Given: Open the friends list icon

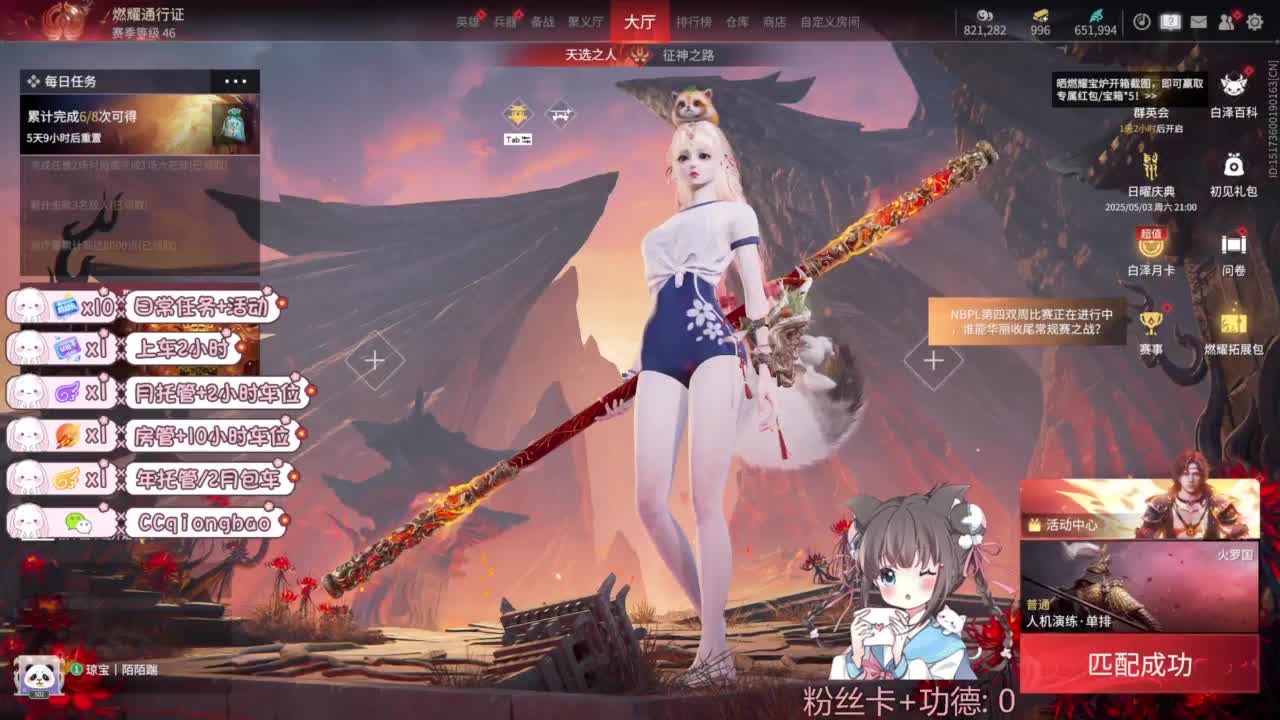Looking at the screenshot, I should (1226, 21).
